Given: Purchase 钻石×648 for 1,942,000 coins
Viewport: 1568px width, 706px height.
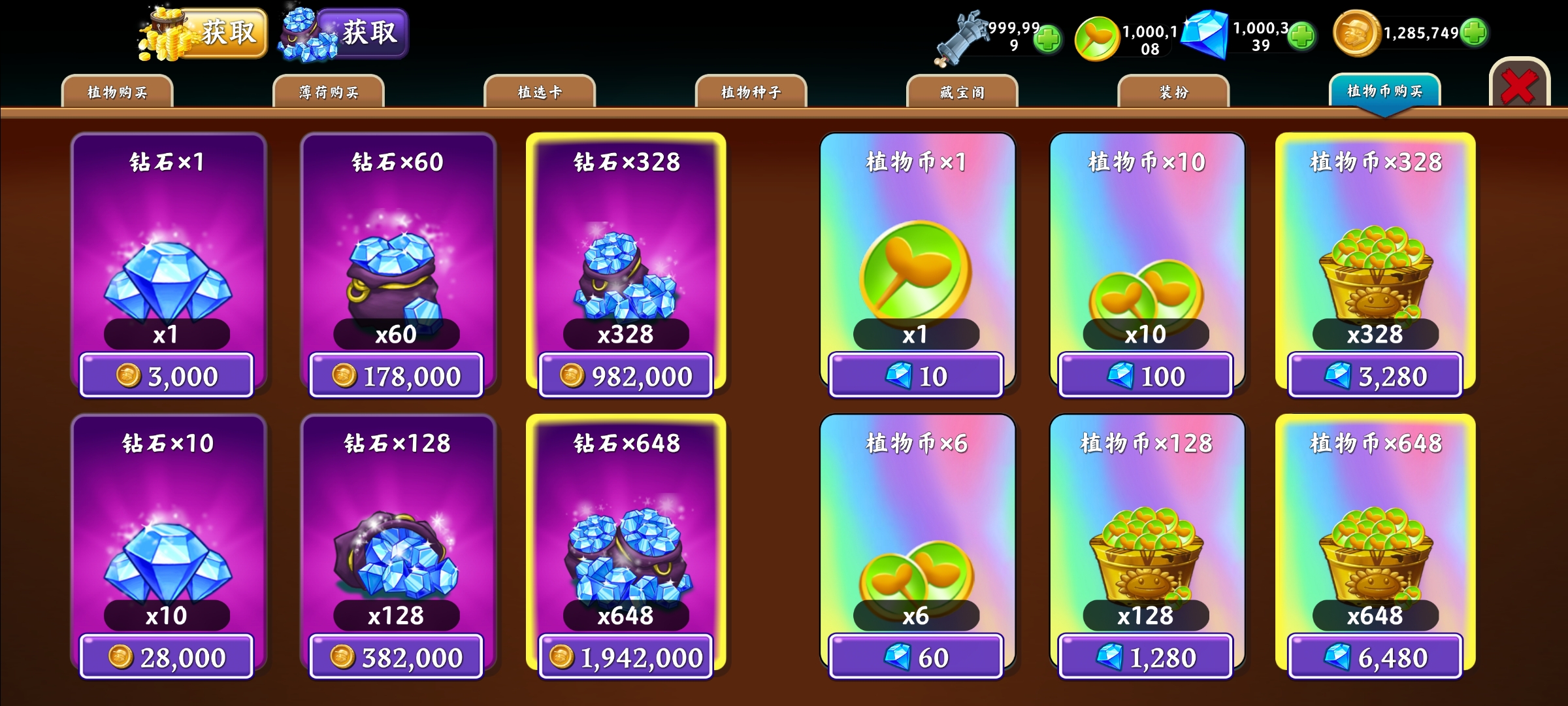Looking at the screenshot, I should (626, 657).
